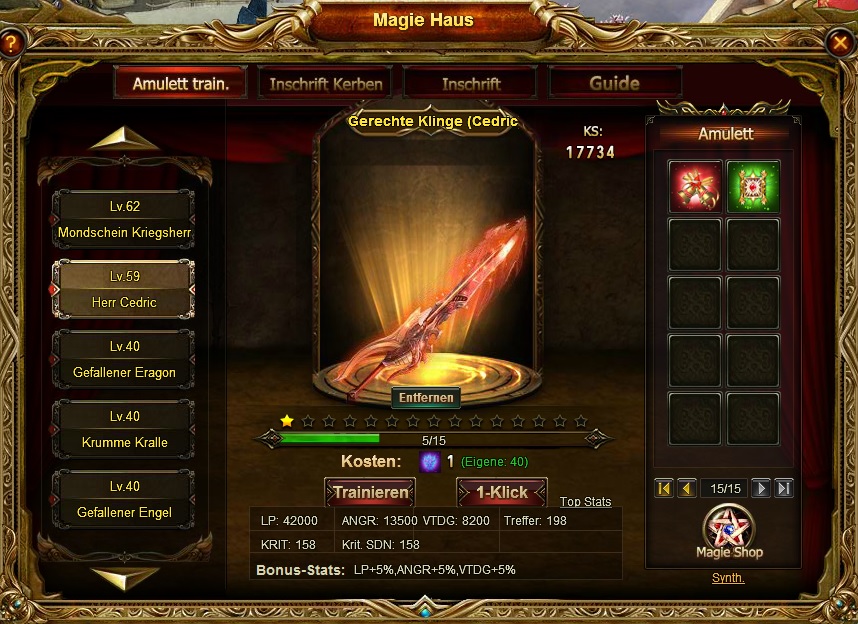Open the Synth. link
This screenshot has width=858, height=624.
pyautogui.click(x=728, y=578)
